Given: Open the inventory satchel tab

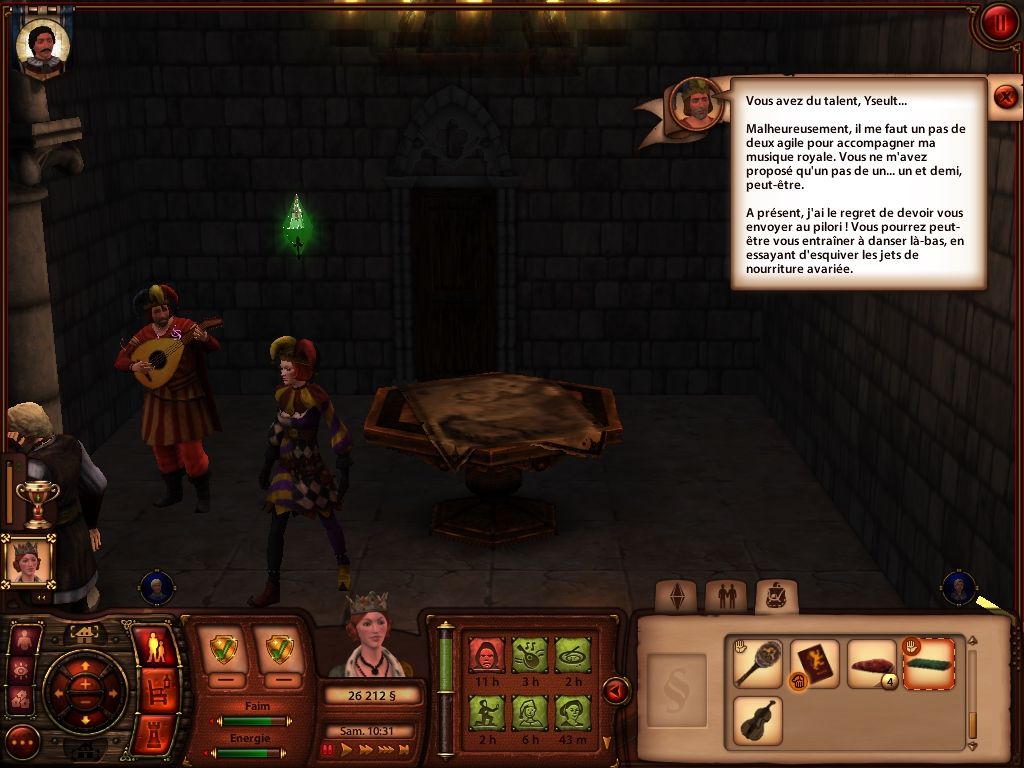Looking at the screenshot, I should 776,596.
